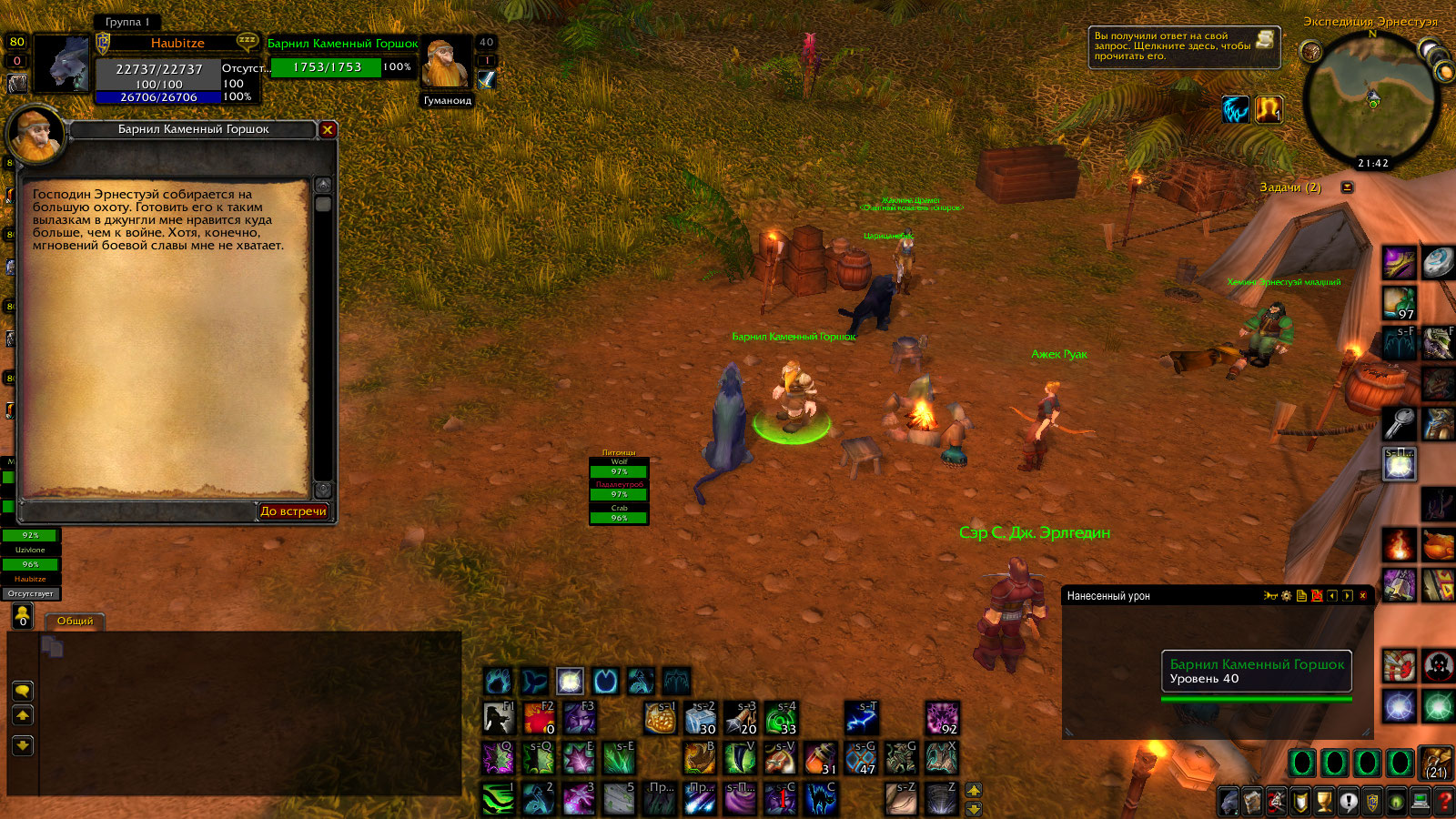1456x819 pixels.
Task: Activate the black cat ability on key C
Action: point(820,799)
